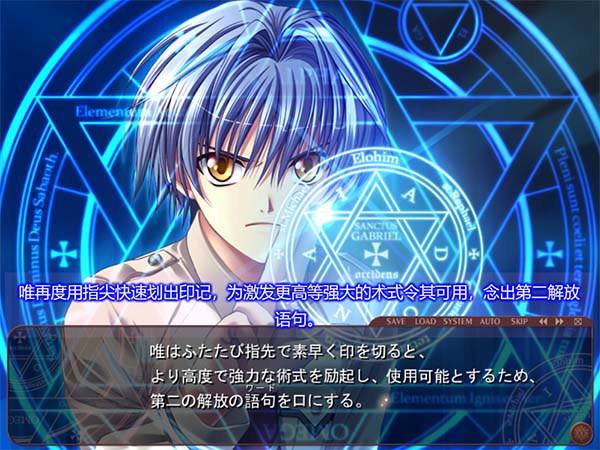The image size is (600, 450).
Task: Click the round emblem in the dialogue box corner
Action: [x=579, y=432]
